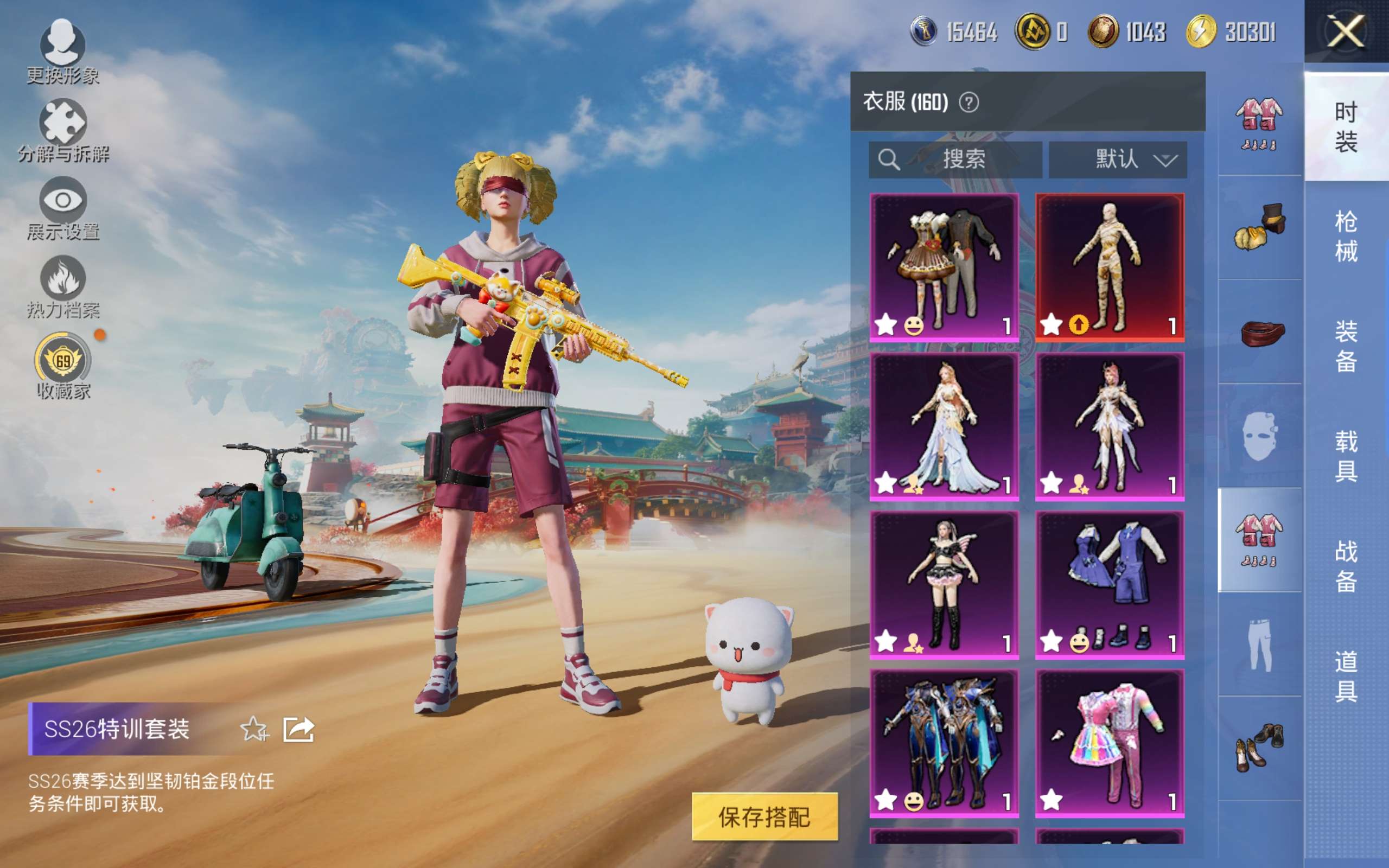Choose the white face mask category
The image size is (1389, 868).
pyautogui.click(x=1259, y=436)
